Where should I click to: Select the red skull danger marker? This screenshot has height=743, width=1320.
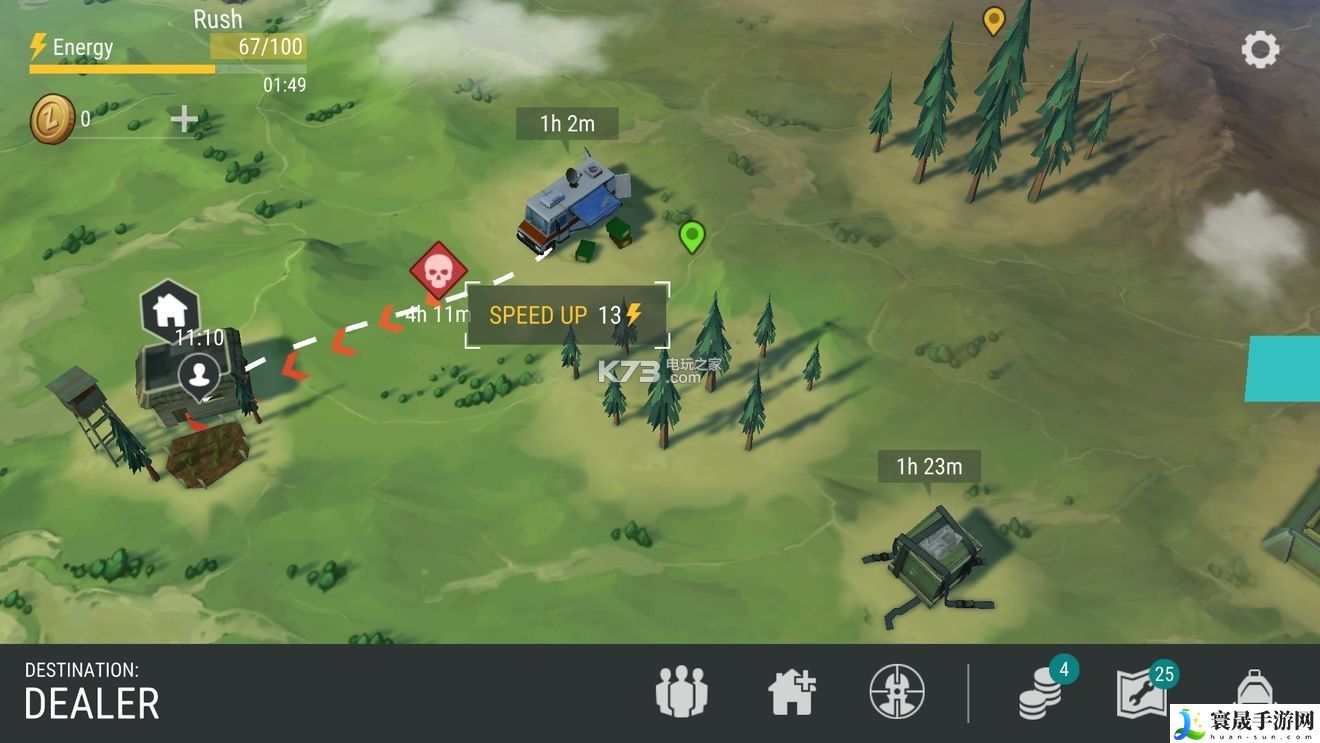436,270
